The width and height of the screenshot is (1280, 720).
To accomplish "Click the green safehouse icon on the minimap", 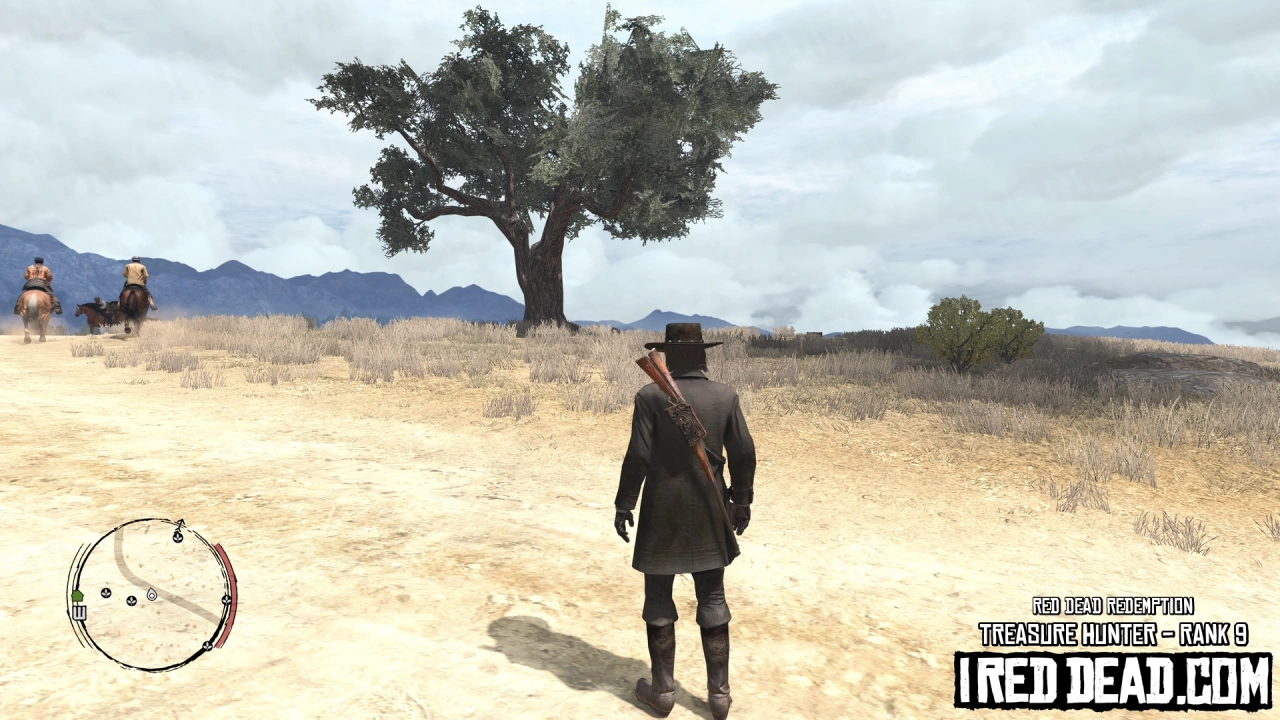I will pos(78,594).
